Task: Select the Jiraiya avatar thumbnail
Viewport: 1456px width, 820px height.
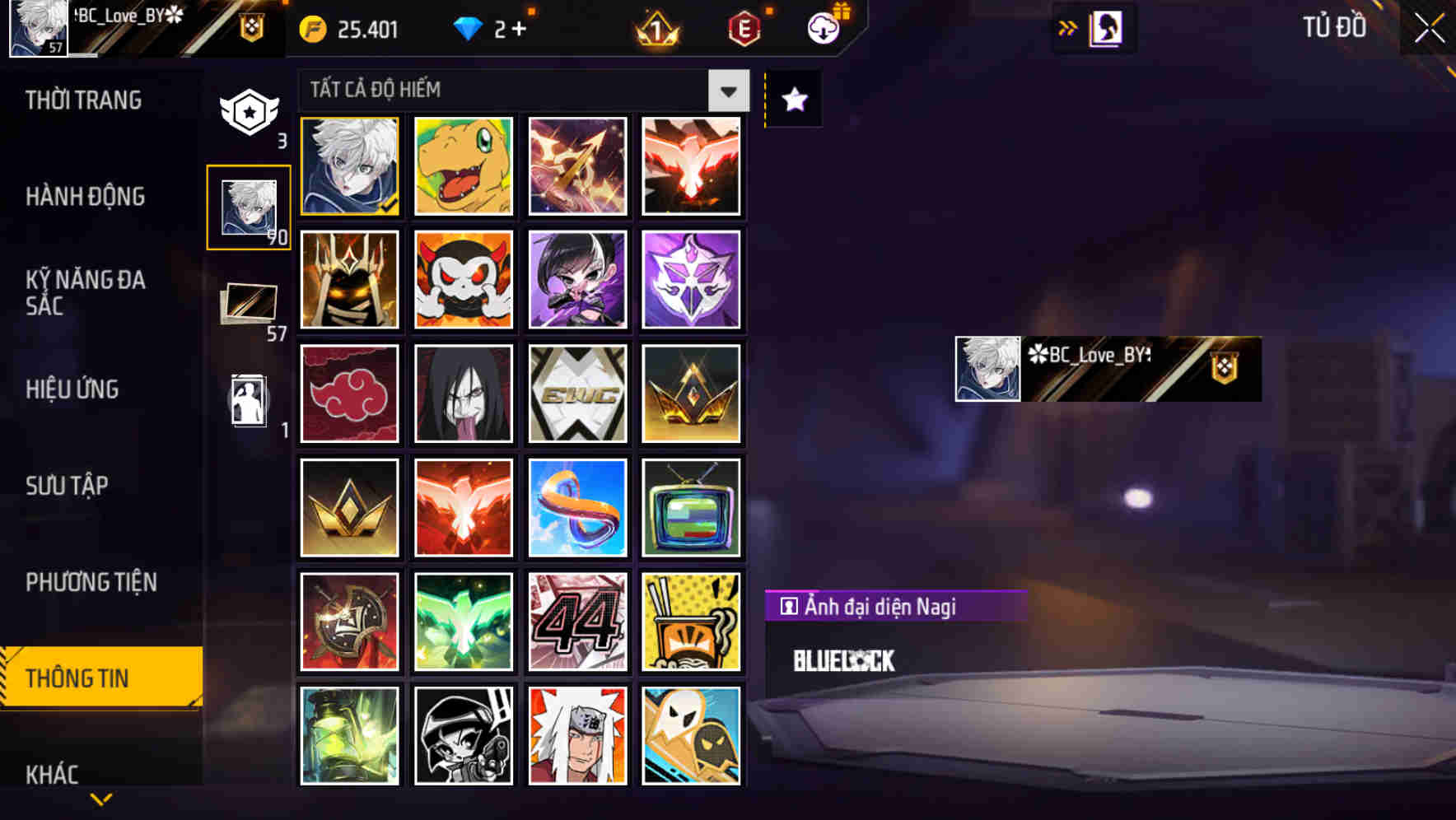Action: 576,734
